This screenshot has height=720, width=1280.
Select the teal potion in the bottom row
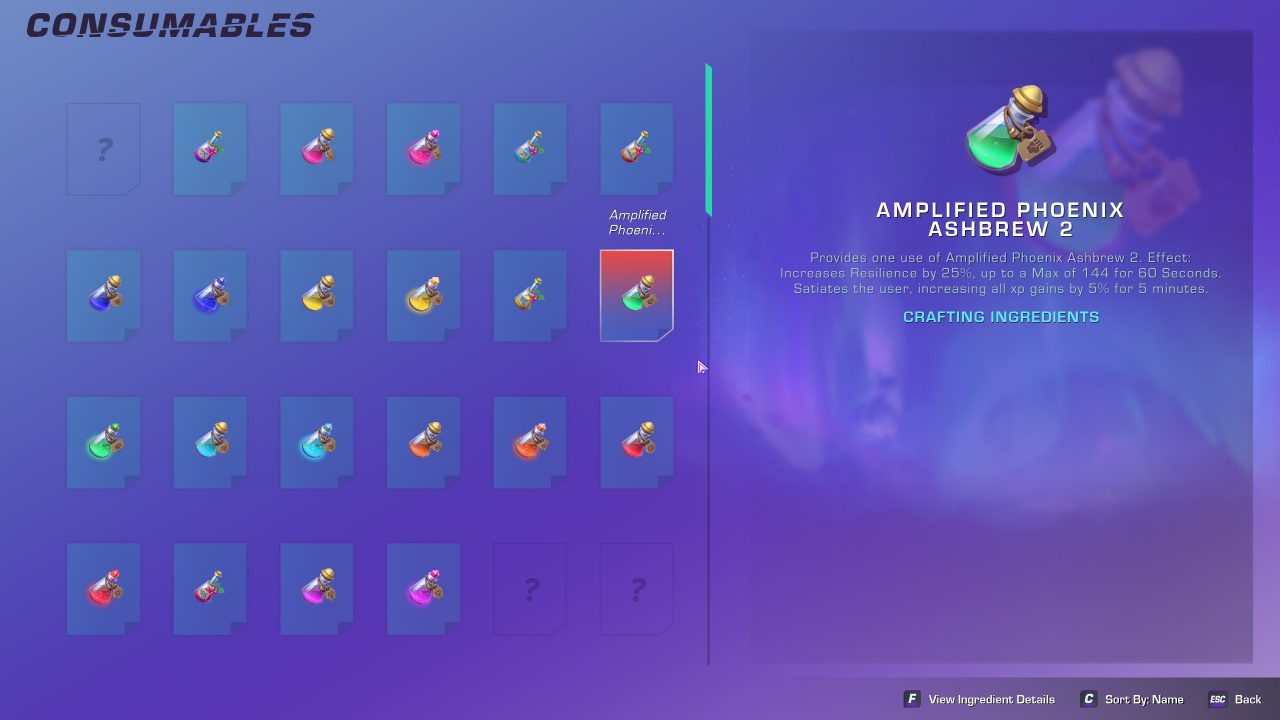(x=210, y=588)
